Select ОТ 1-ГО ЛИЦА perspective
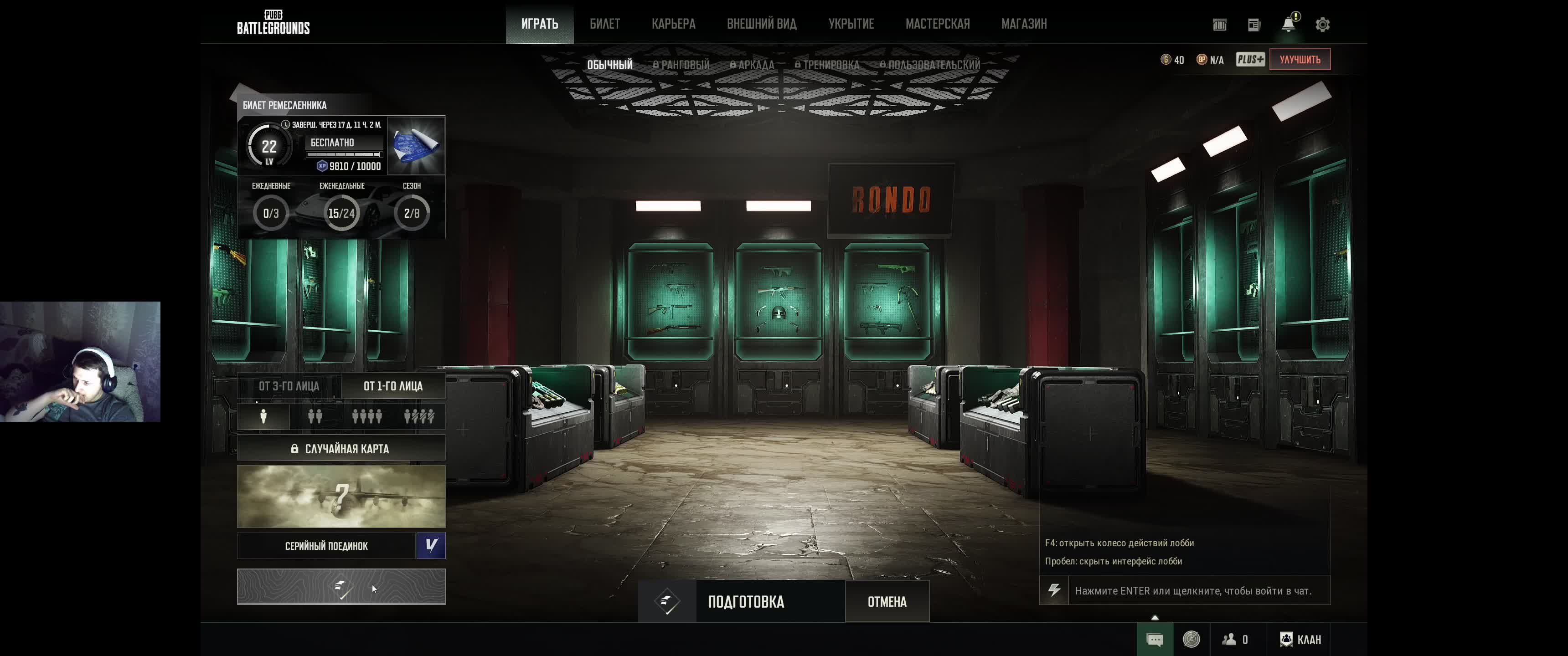The height and width of the screenshot is (656, 1568). (392, 386)
